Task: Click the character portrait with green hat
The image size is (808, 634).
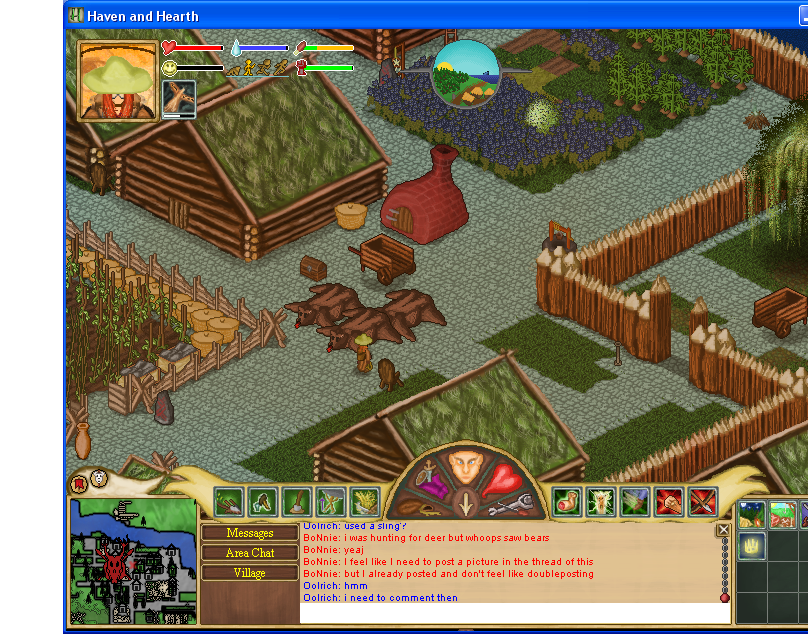Action: (x=118, y=81)
